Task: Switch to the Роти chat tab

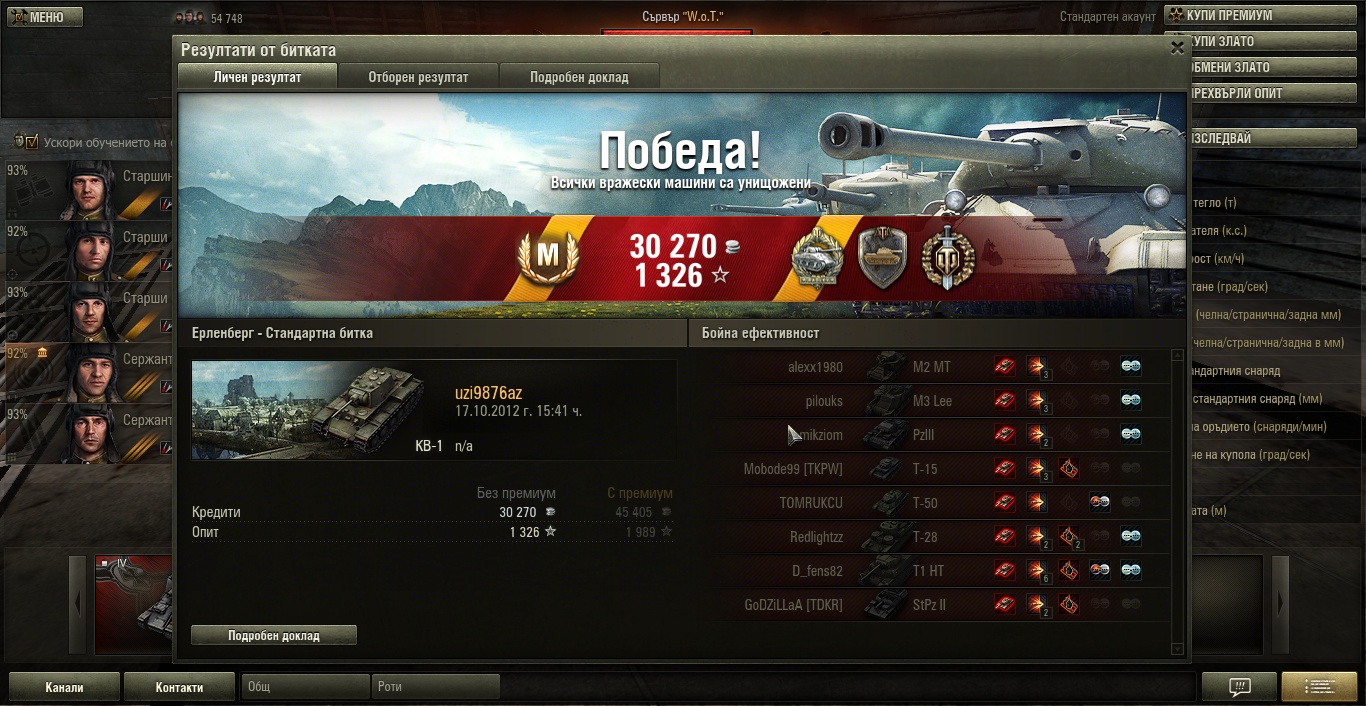Action: point(435,687)
